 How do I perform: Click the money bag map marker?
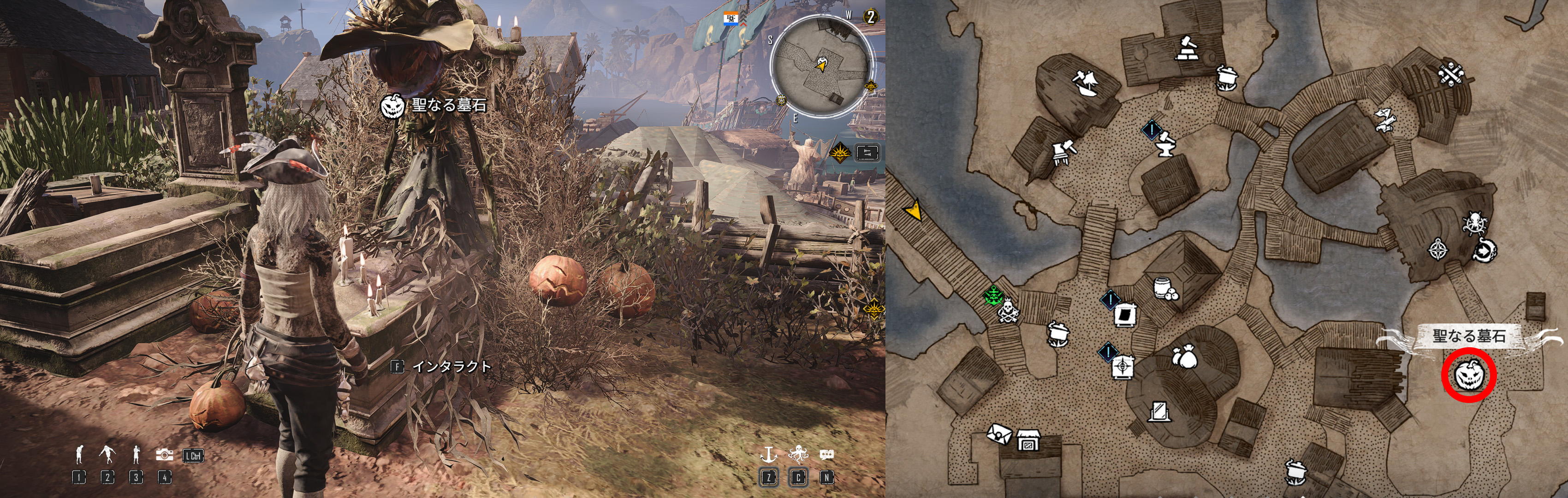[x=1184, y=357]
